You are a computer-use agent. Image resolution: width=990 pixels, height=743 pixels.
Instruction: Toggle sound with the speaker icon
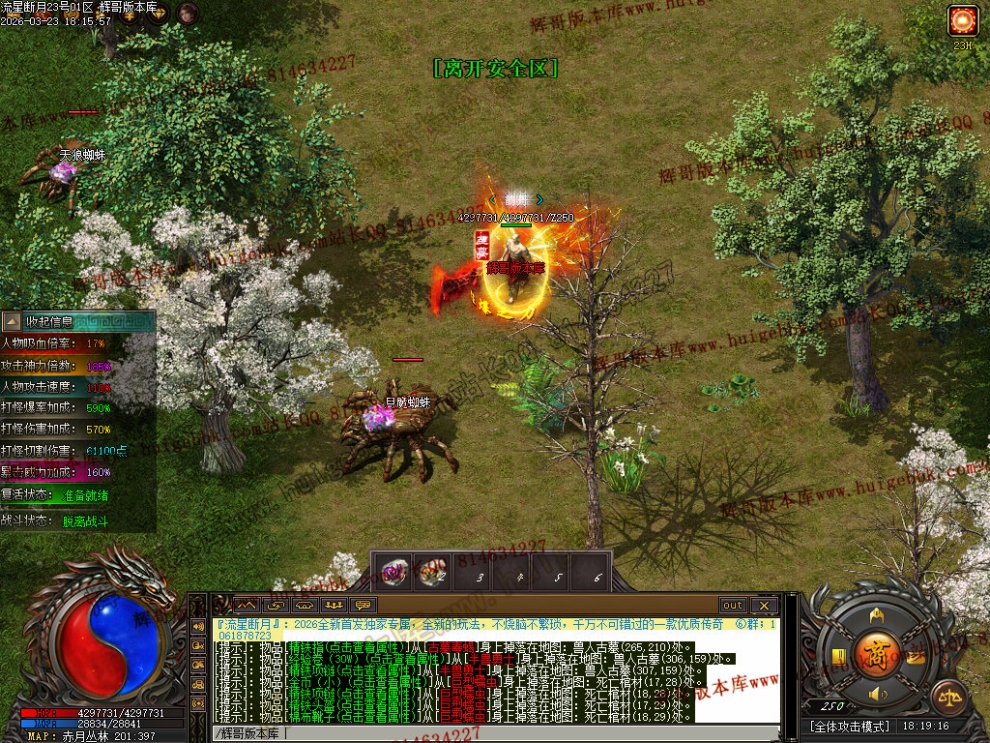[x=876, y=694]
